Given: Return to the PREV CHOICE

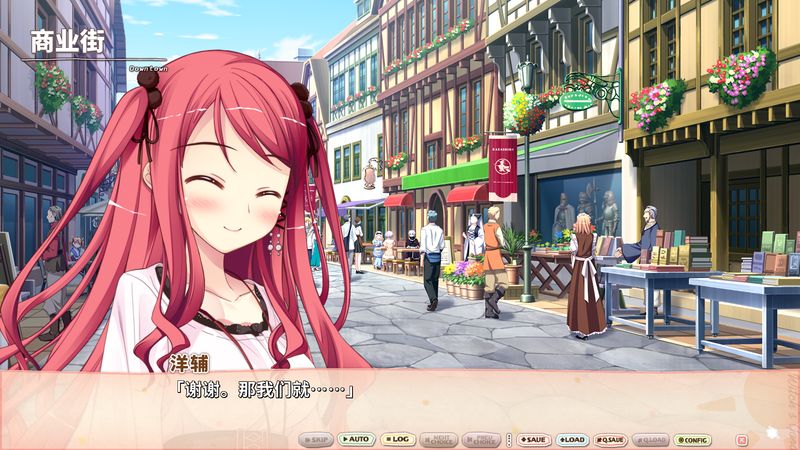Looking at the screenshot, I should tap(482, 440).
